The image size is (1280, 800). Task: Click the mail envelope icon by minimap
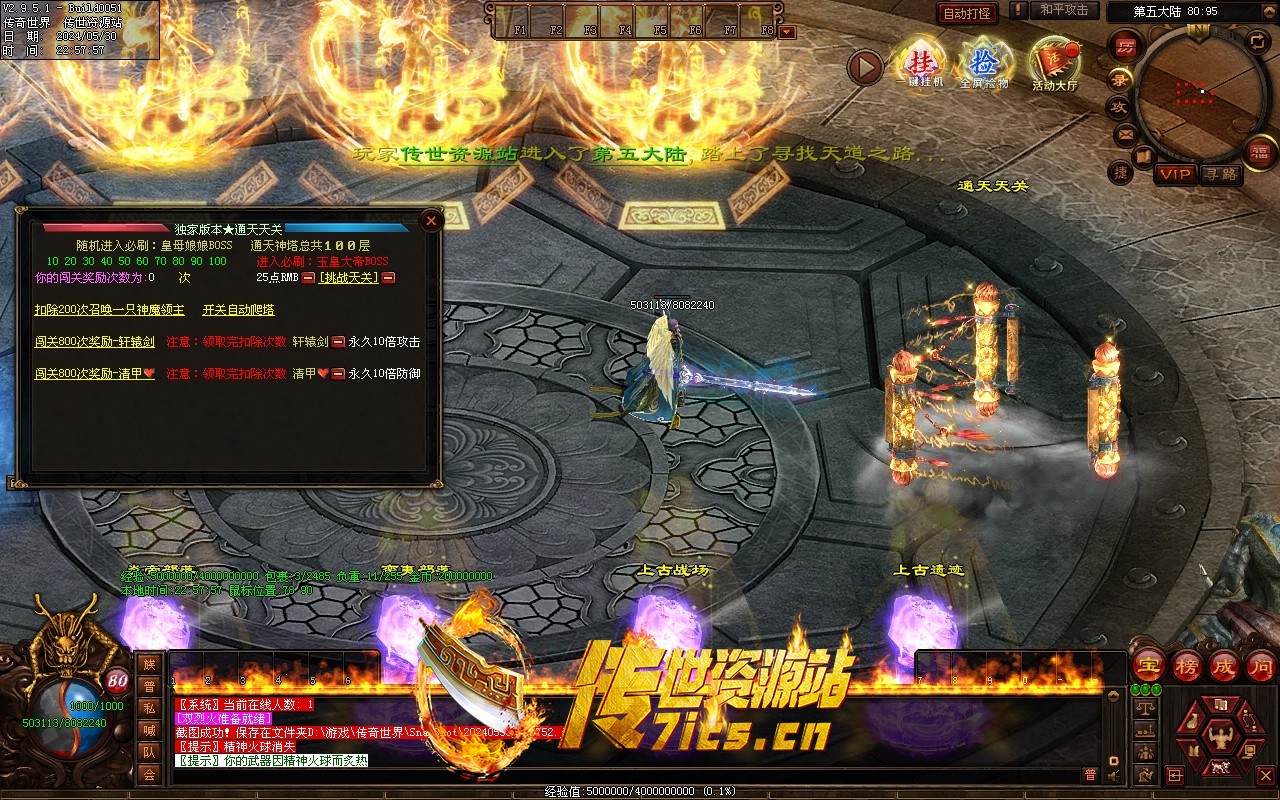pyautogui.click(x=1125, y=133)
